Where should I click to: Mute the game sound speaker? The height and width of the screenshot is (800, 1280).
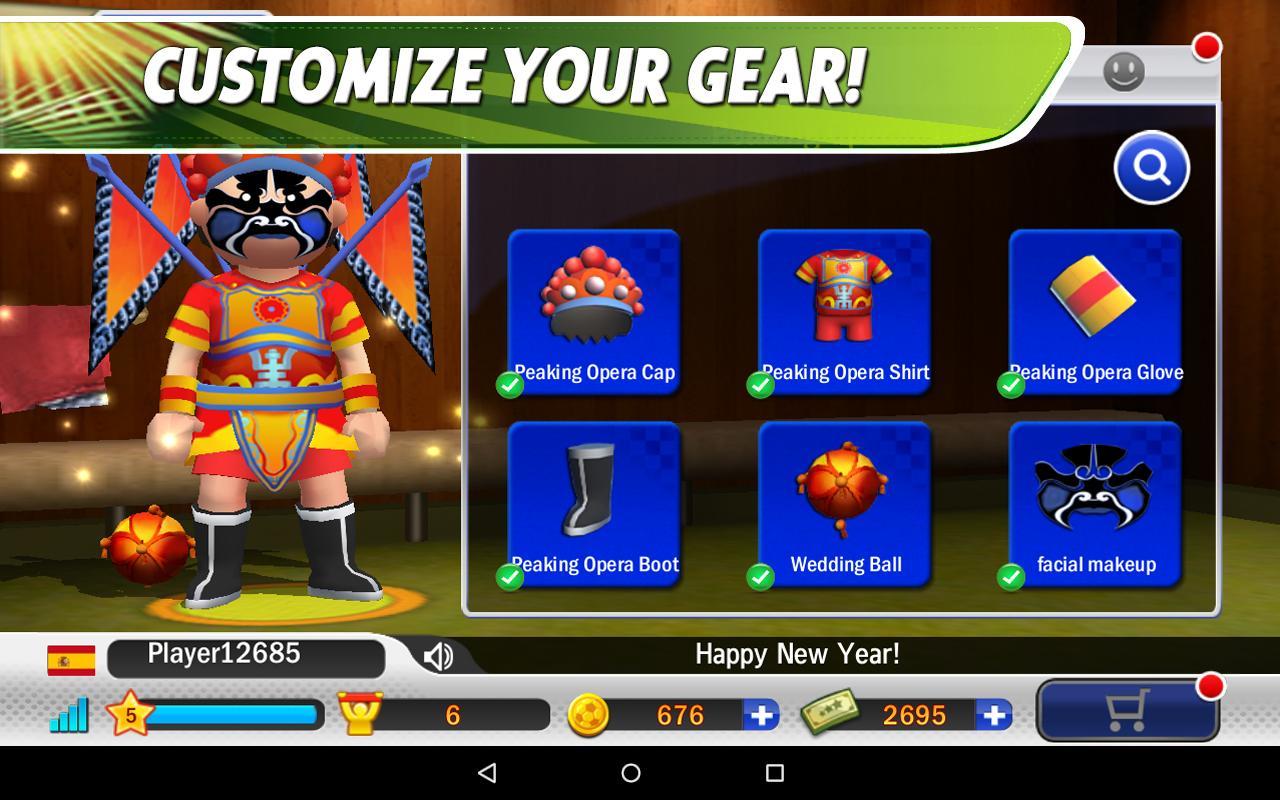click(437, 655)
